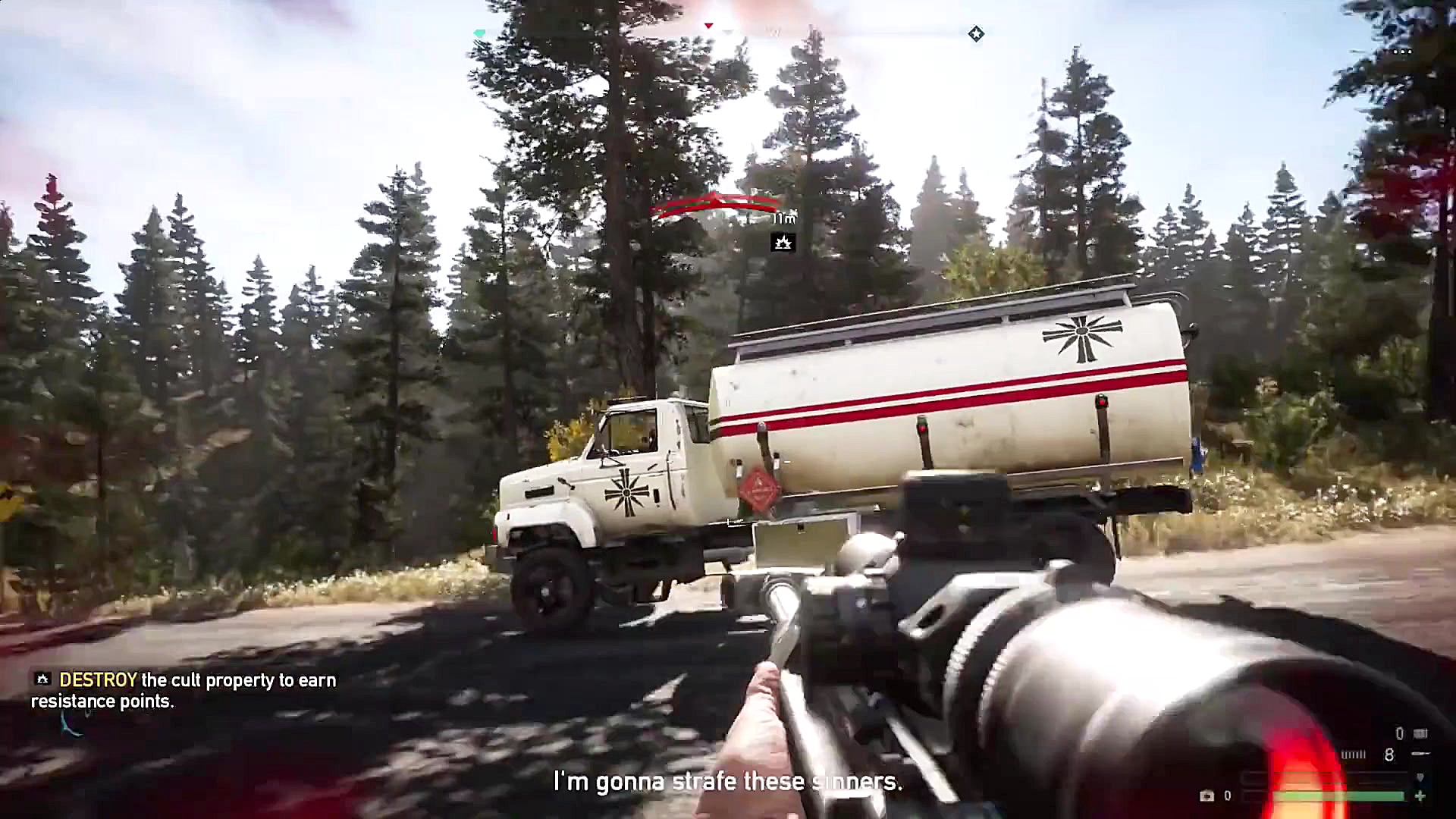Toggle the green diamond marker on compass left
This screenshot has height=819, width=1456.
(x=481, y=33)
